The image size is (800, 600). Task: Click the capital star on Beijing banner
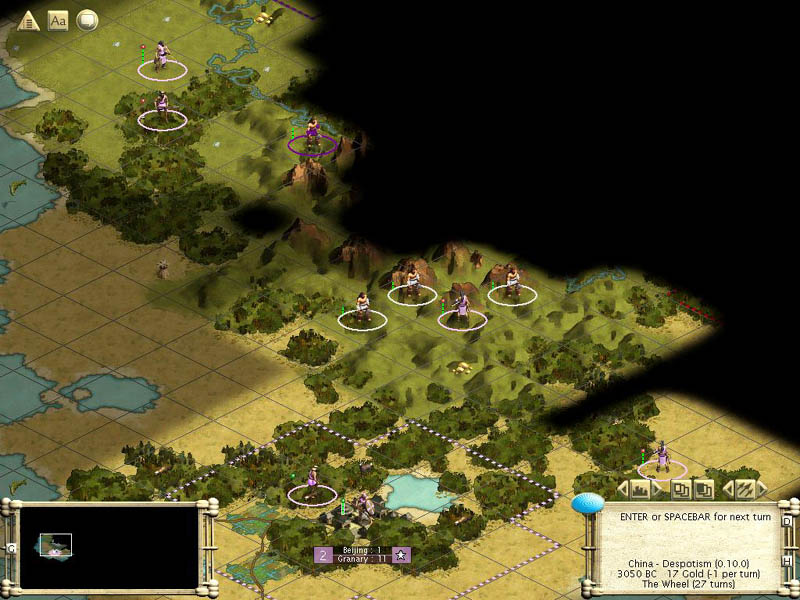pos(400,555)
